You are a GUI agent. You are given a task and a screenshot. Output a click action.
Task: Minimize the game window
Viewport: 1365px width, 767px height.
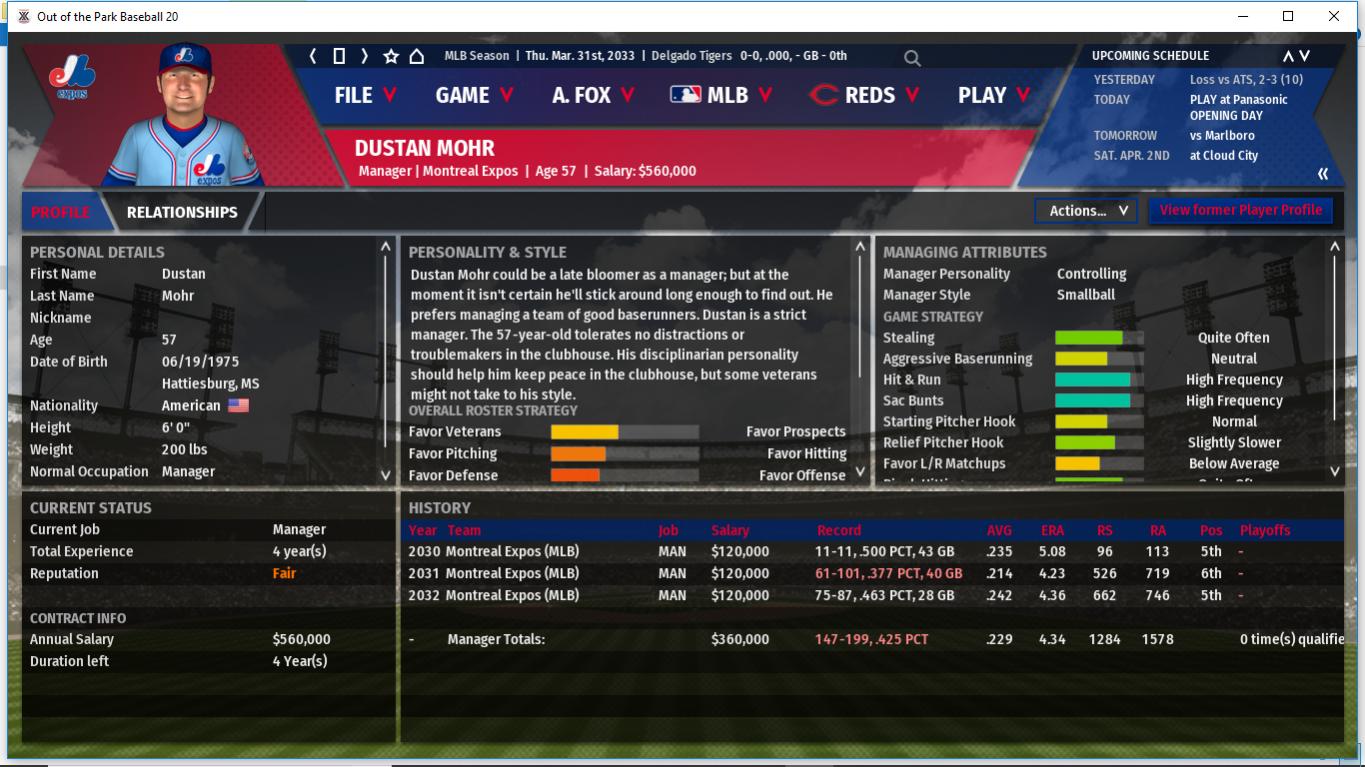coord(1243,16)
